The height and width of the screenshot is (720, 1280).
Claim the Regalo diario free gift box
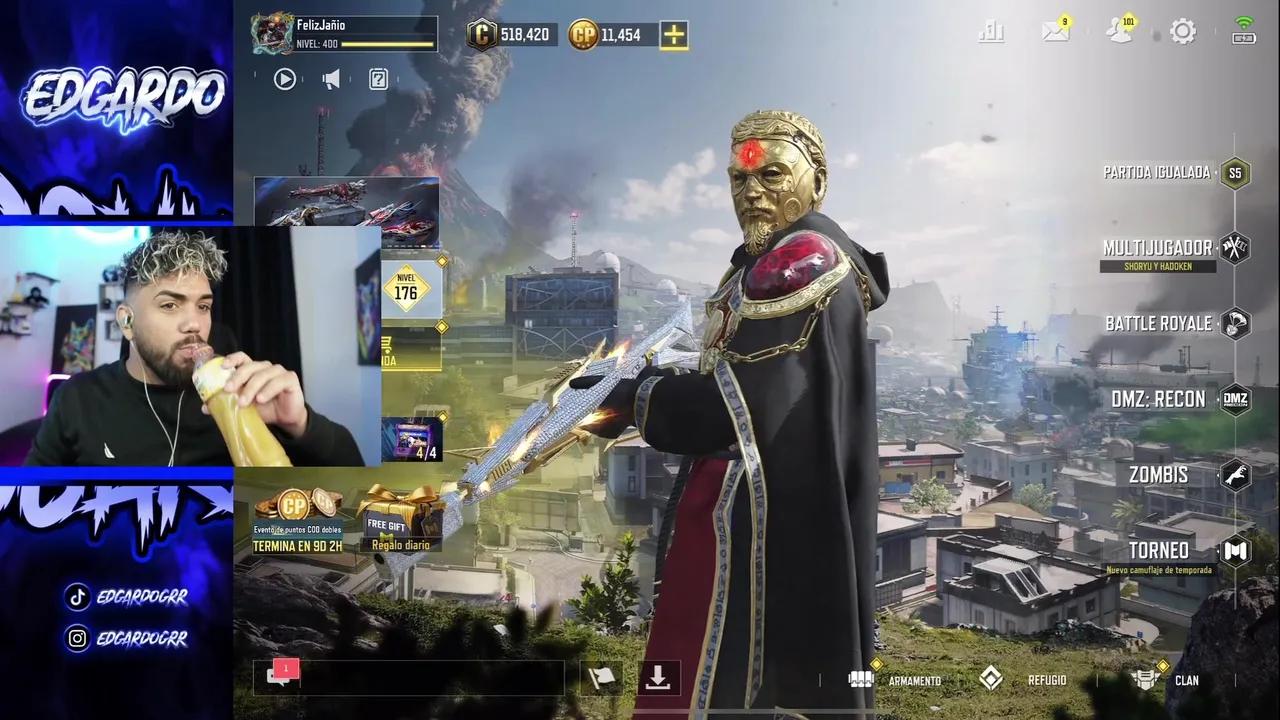pos(401,525)
